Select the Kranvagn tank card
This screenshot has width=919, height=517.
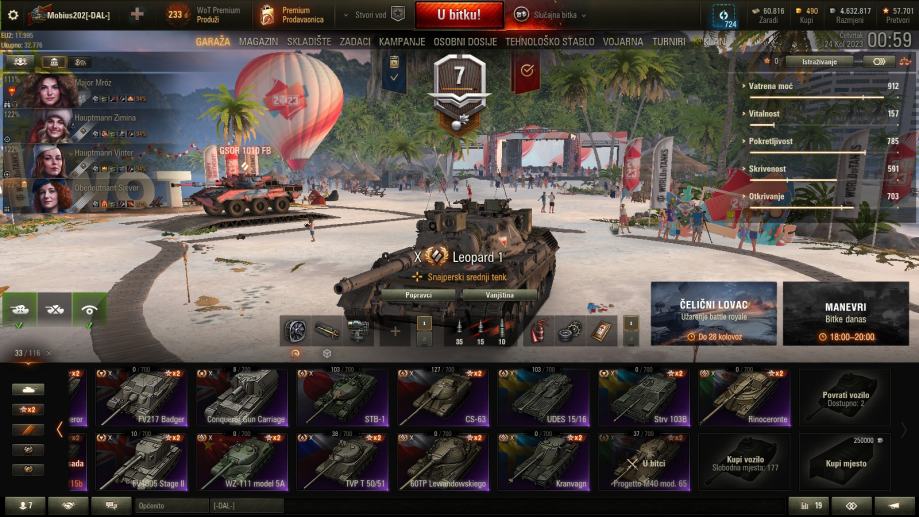point(543,461)
